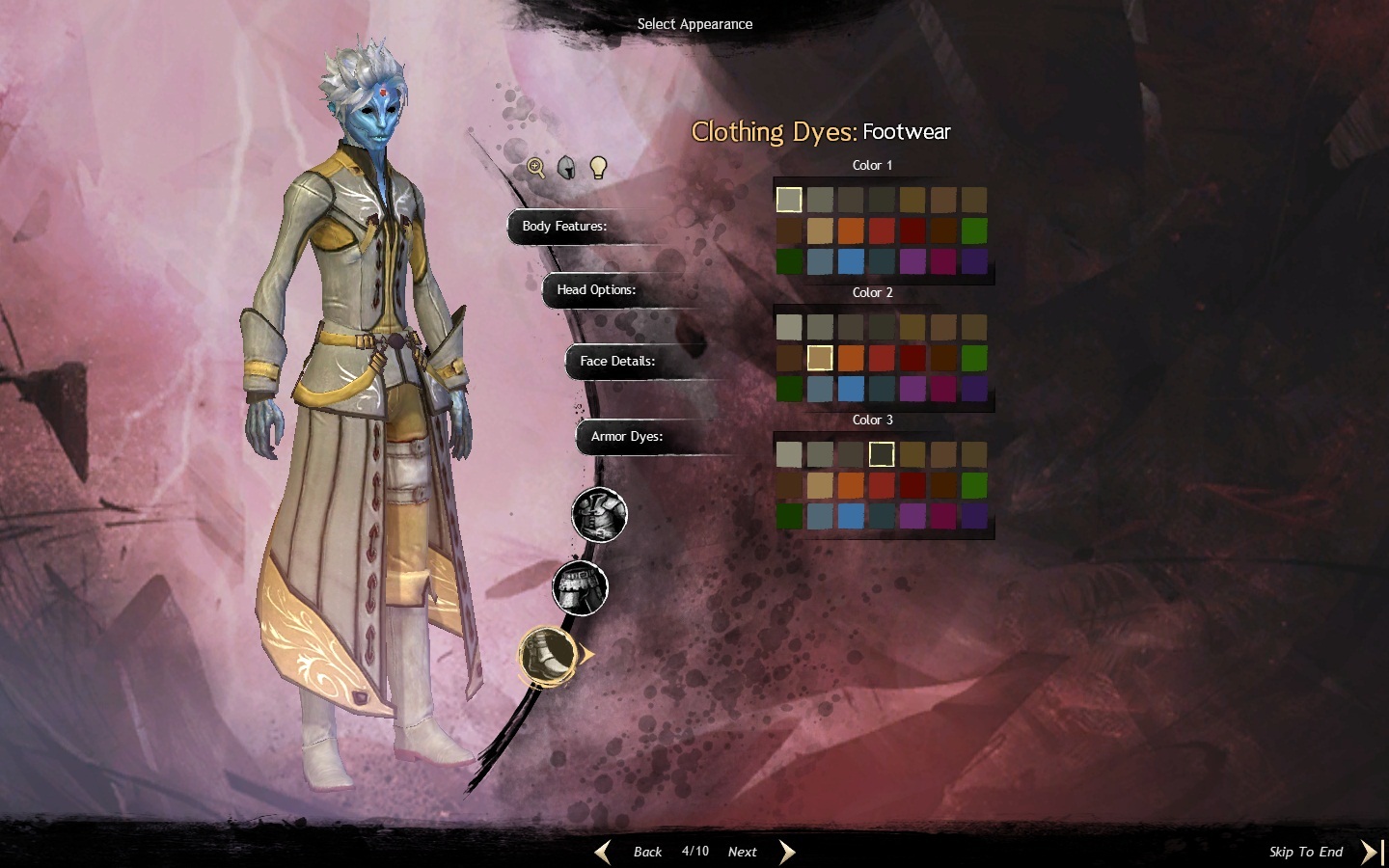This screenshot has height=868, width=1389.
Task: Pick the orange swatch under Color 1
Action: point(851,231)
